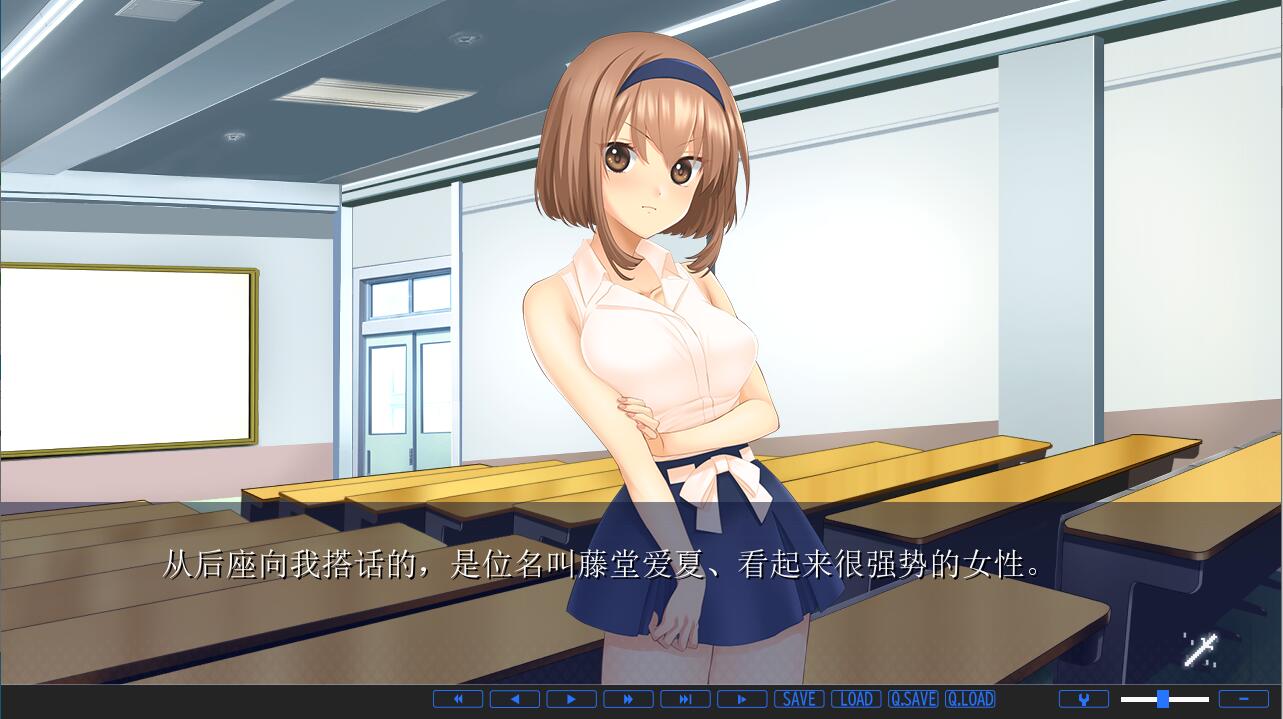Open the SAVE menu

click(799, 699)
